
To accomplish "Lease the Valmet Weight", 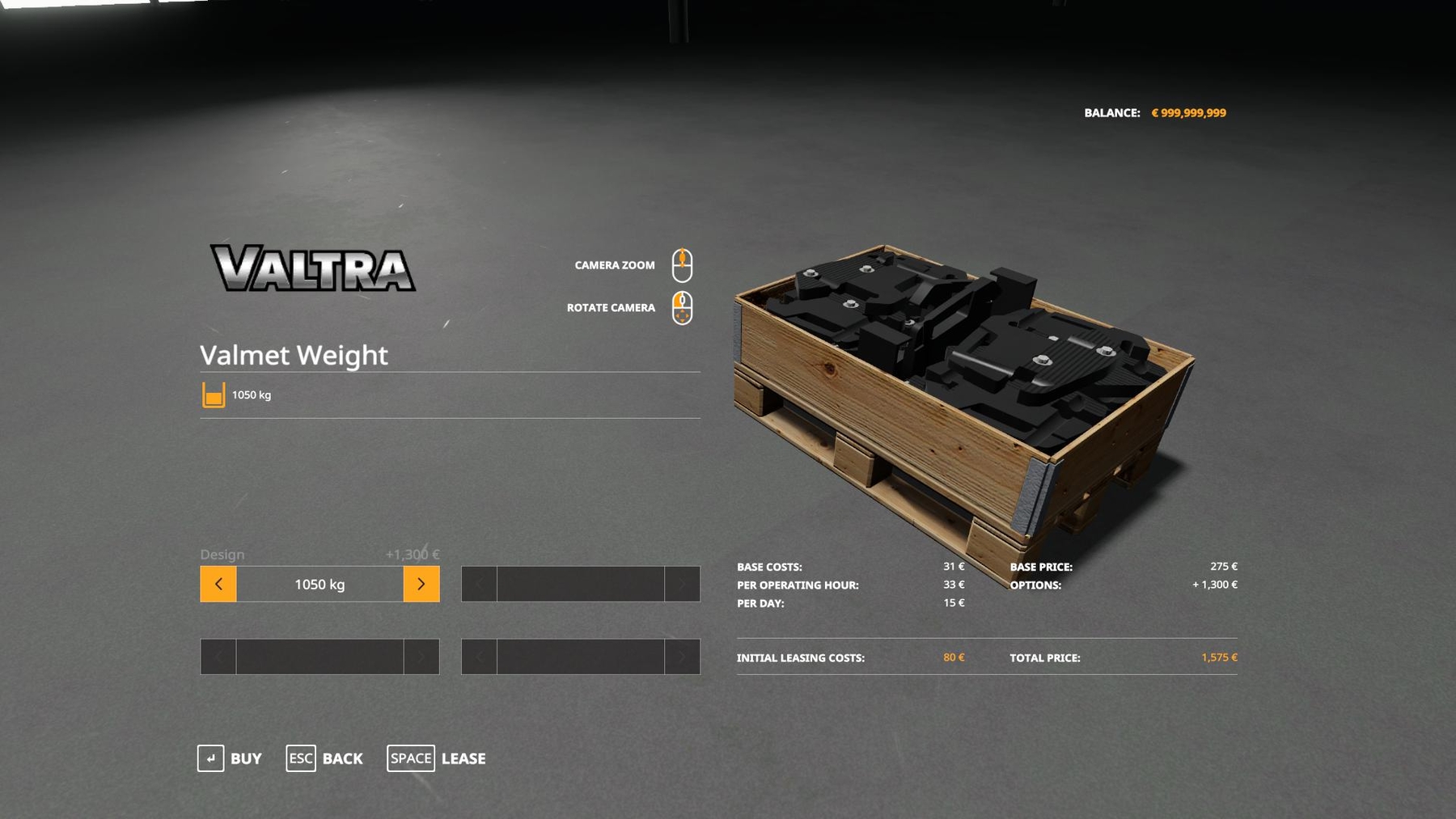I will coord(437,758).
